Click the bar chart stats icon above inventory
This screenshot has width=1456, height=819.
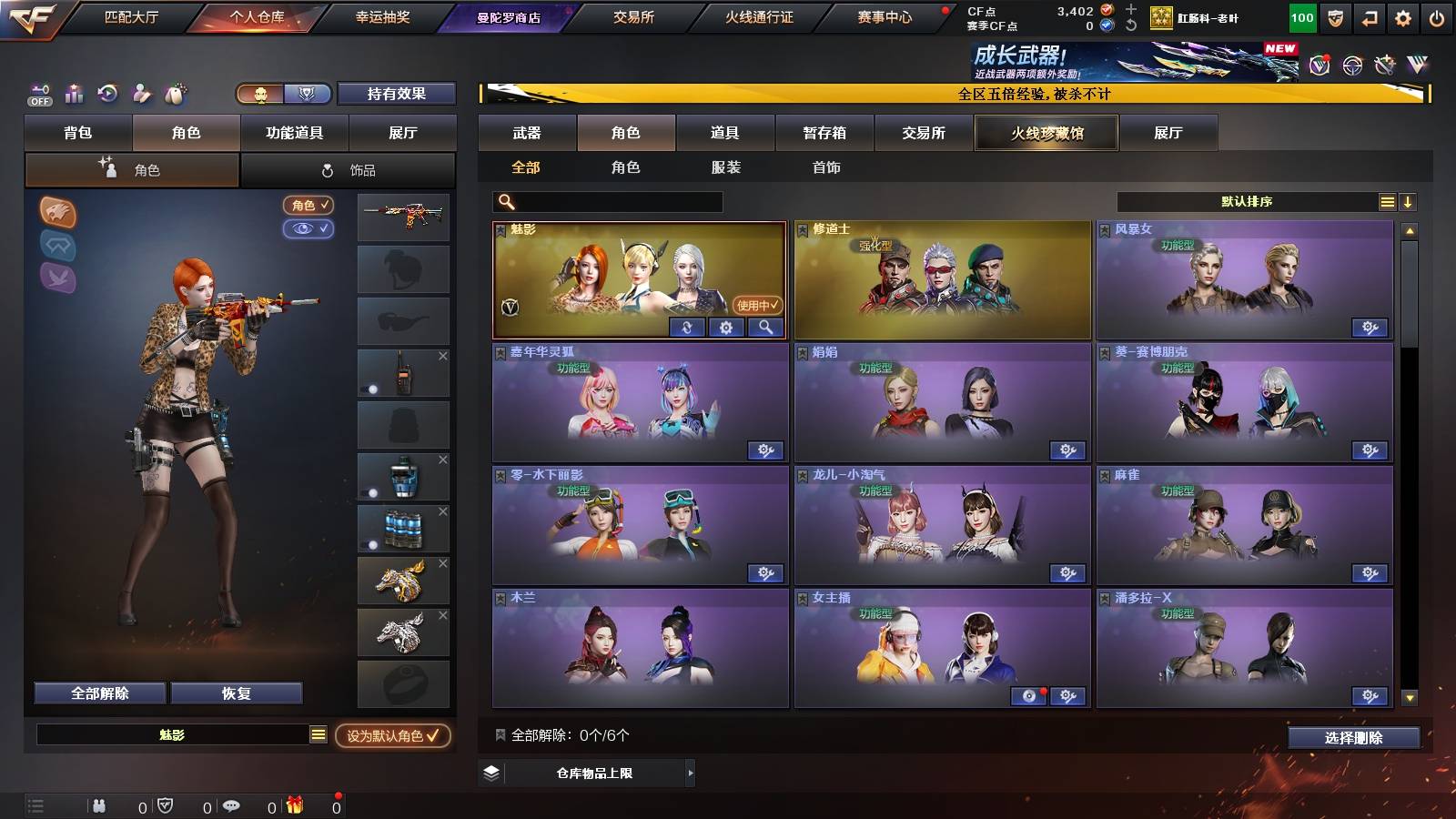coord(72,93)
